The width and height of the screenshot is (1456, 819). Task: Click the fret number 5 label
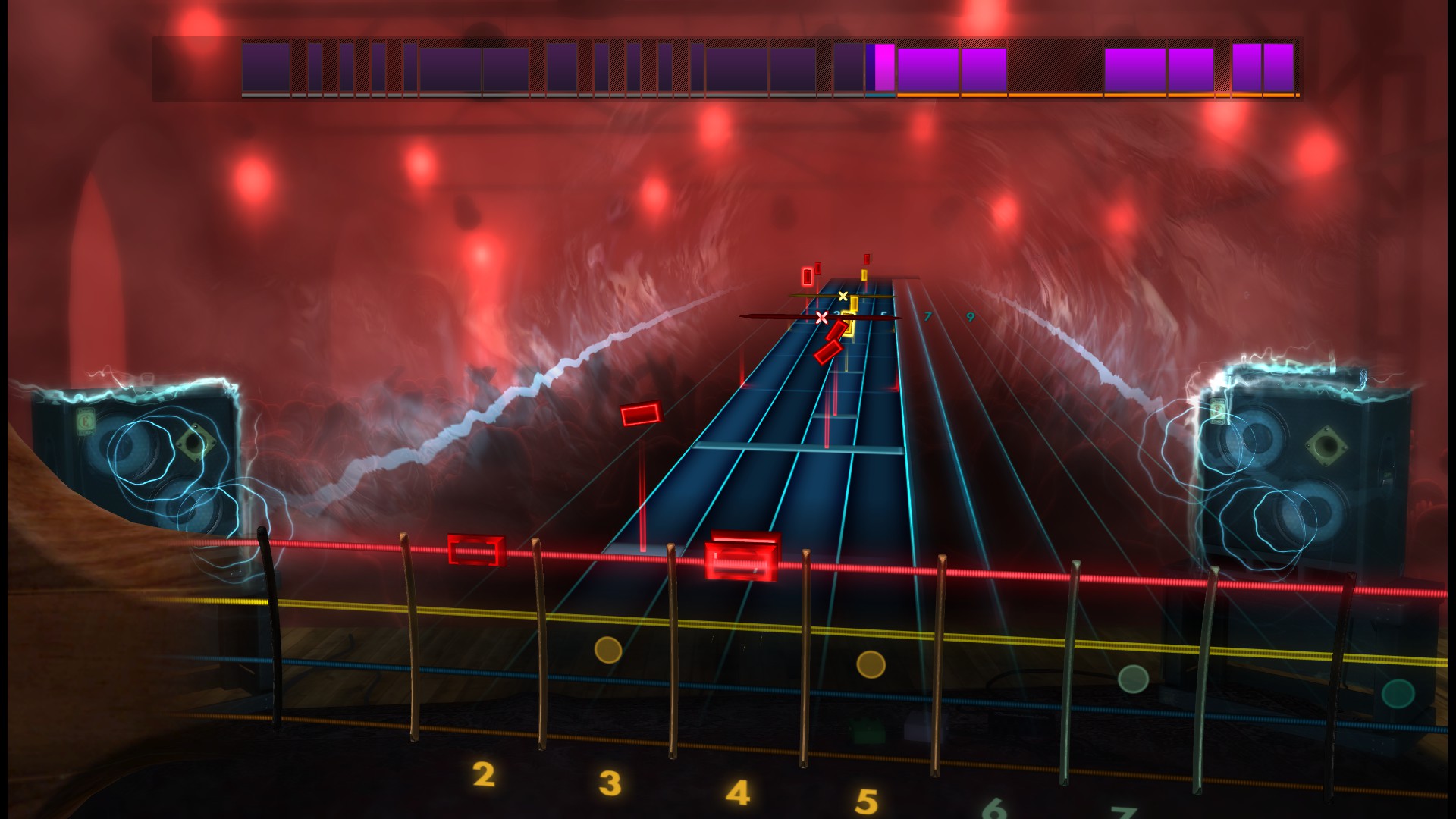[x=867, y=800]
